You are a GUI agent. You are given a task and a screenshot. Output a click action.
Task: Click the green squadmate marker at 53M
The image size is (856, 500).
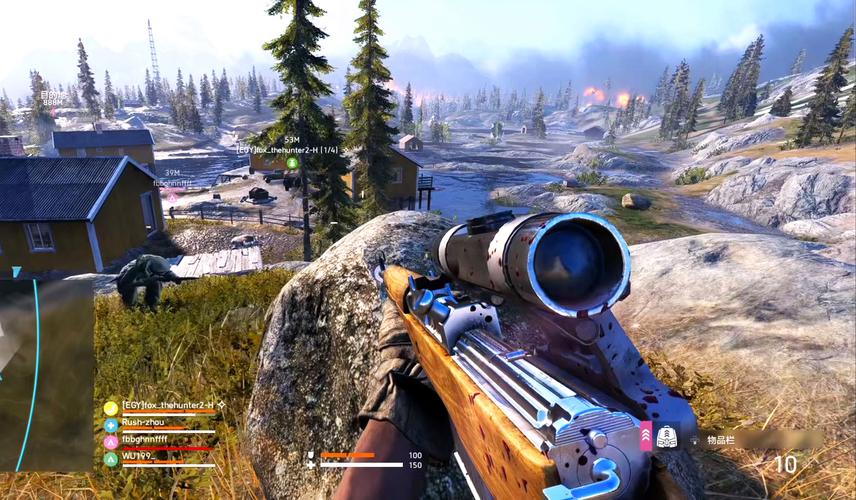pyautogui.click(x=292, y=162)
